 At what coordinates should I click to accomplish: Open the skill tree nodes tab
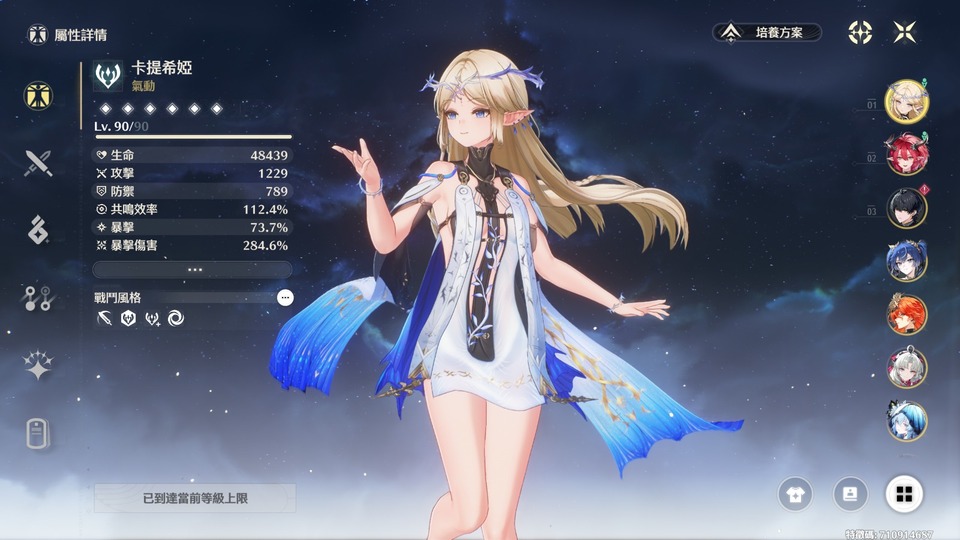[x=38, y=297]
